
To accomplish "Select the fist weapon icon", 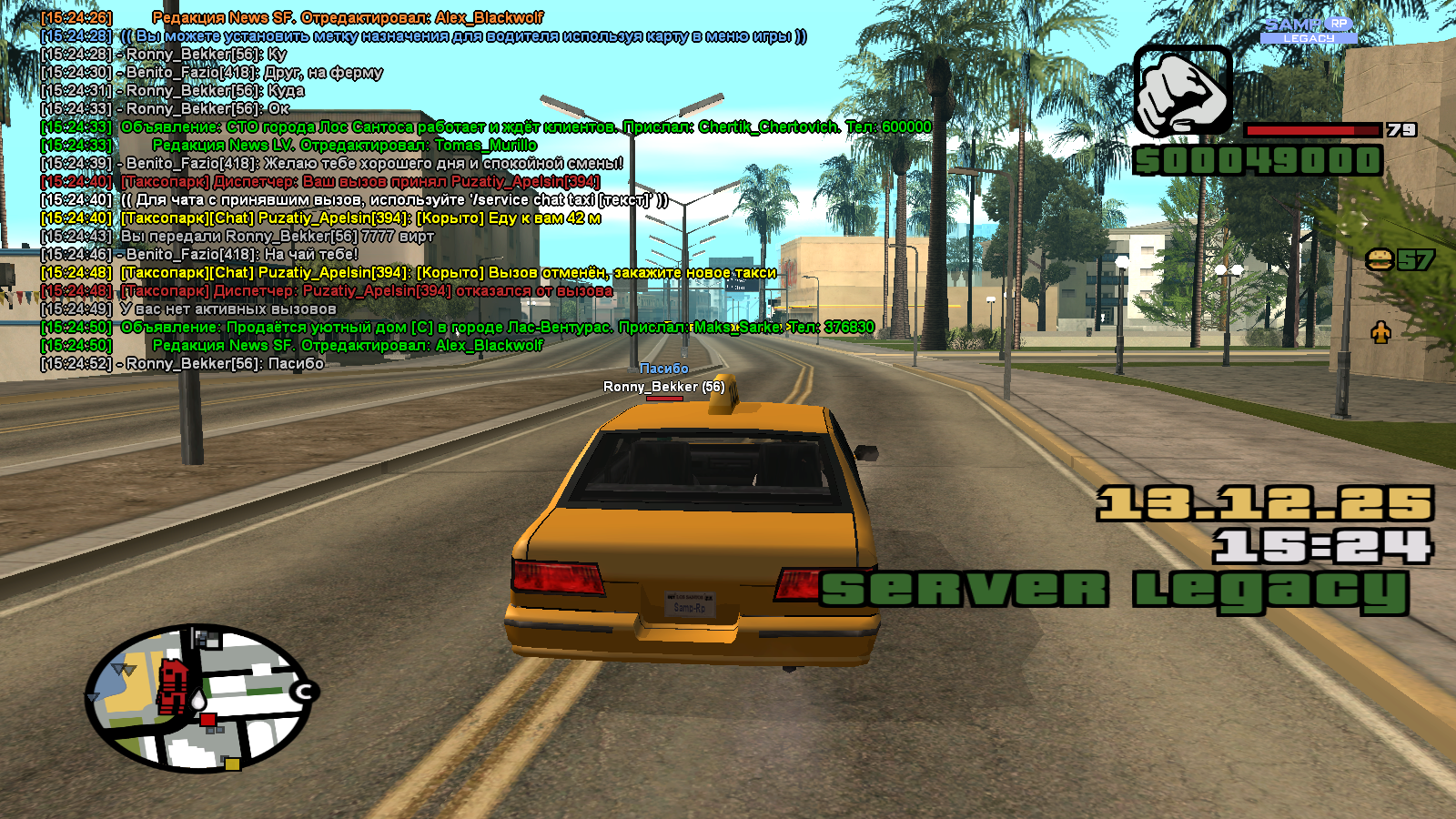I will click(x=1182, y=93).
